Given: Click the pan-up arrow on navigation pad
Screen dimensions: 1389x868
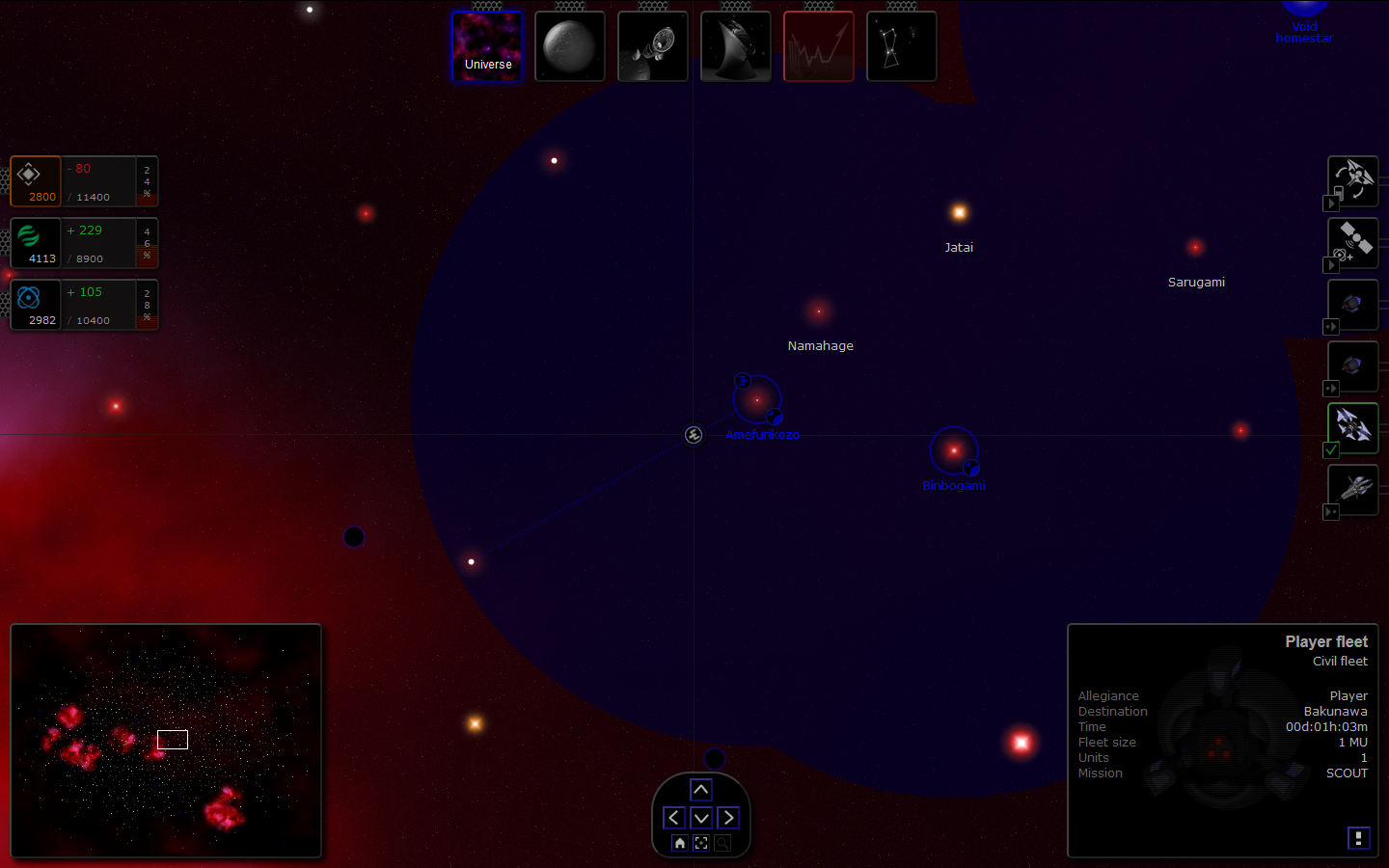Looking at the screenshot, I should click(x=701, y=790).
